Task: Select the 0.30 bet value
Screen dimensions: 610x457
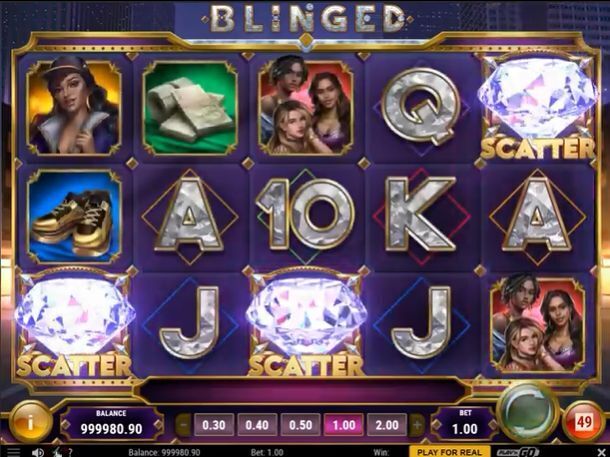Action: pyautogui.click(x=212, y=425)
